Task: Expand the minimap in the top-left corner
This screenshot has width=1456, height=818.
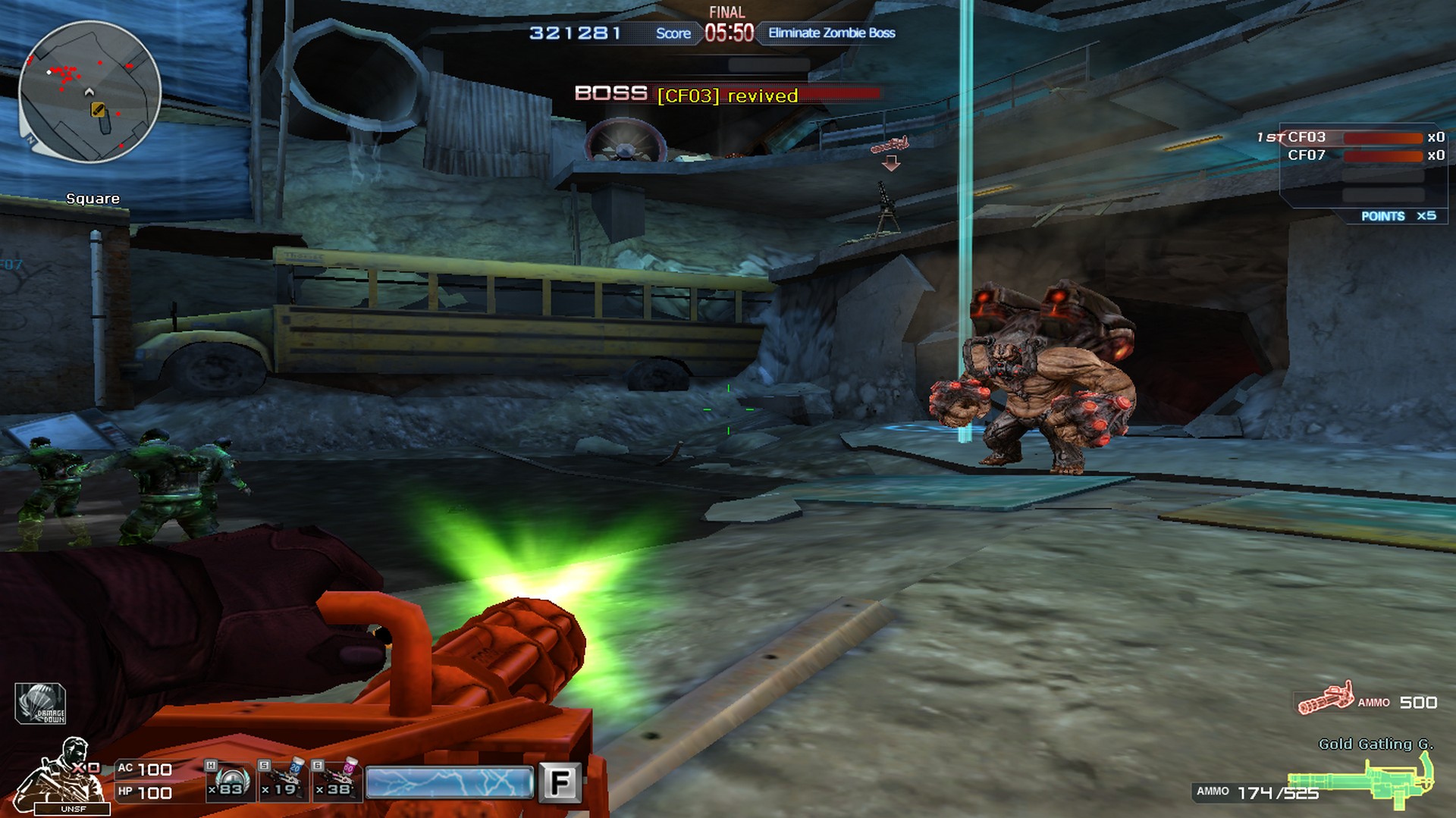Action: coord(91,91)
